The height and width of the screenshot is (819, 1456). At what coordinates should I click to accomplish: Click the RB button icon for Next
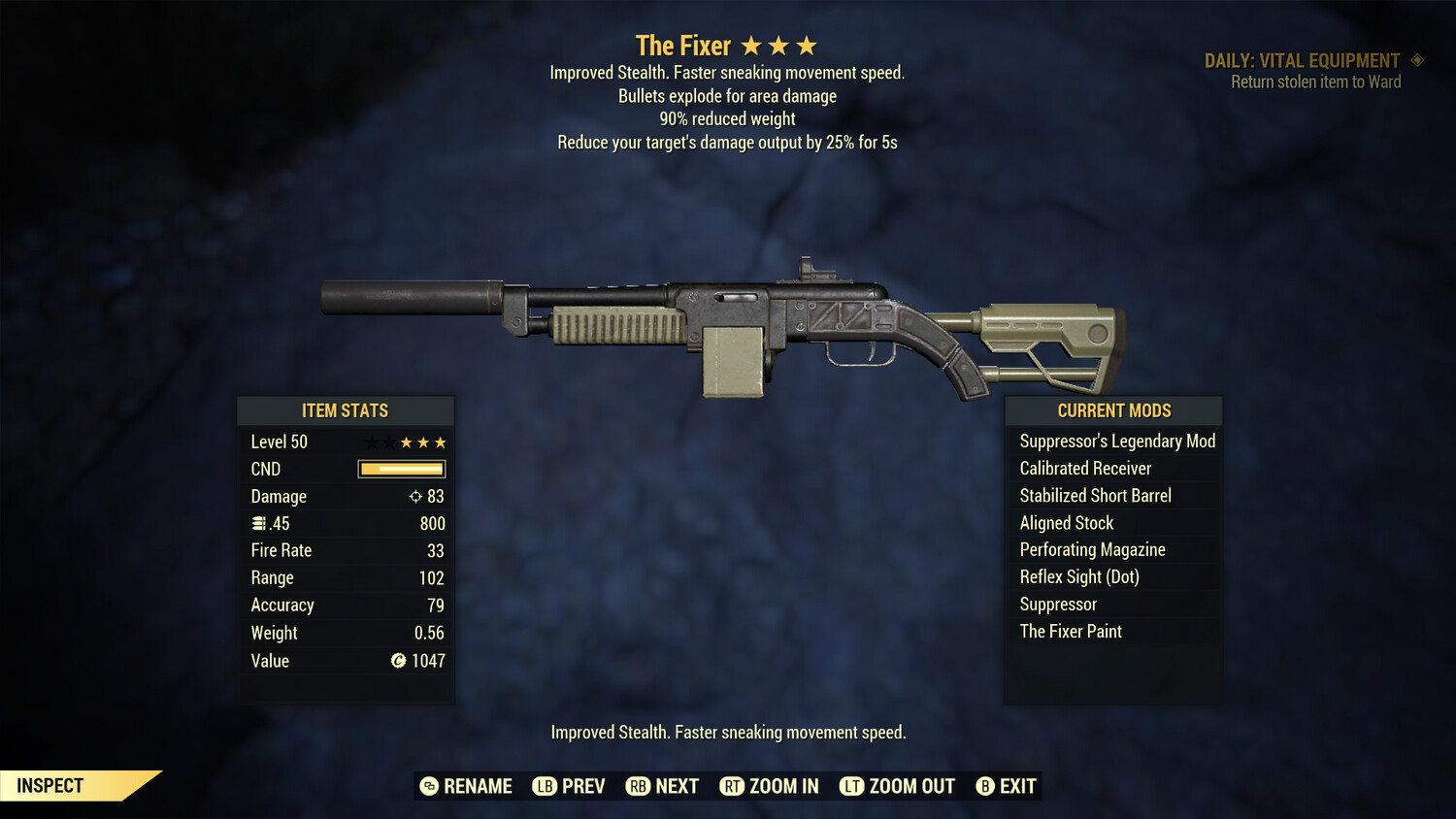coord(639,786)
